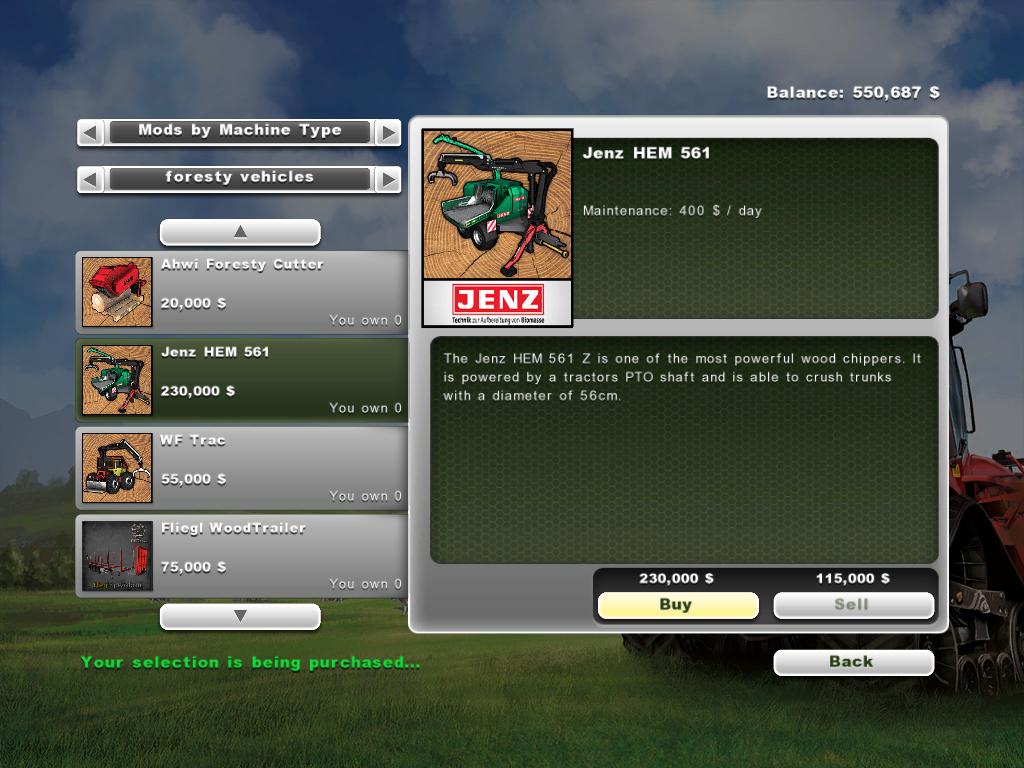Switch to next category after foresty vehicles

coord(387,180)
